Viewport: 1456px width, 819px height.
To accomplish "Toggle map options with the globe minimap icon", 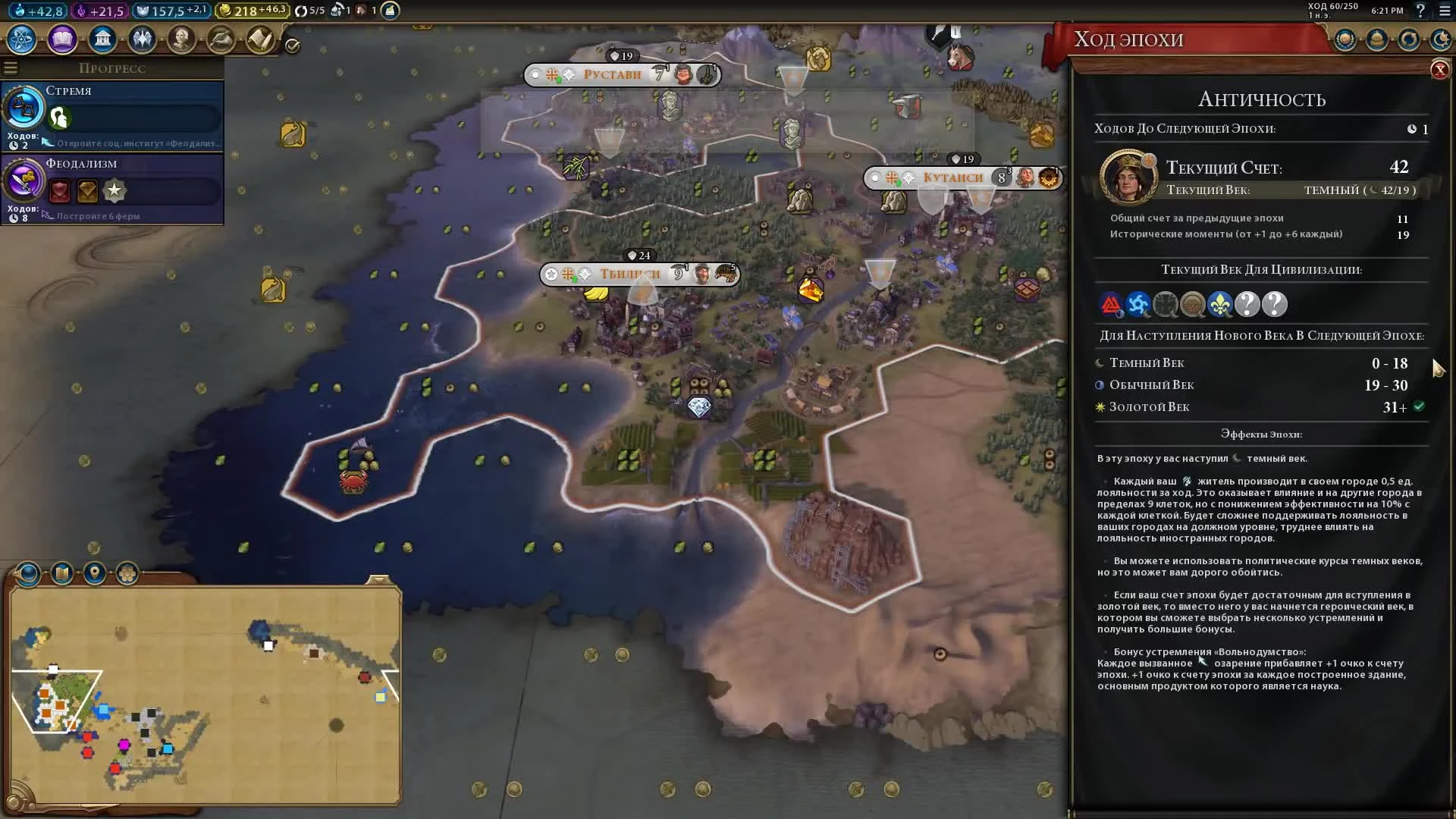I will coord(29,575).
